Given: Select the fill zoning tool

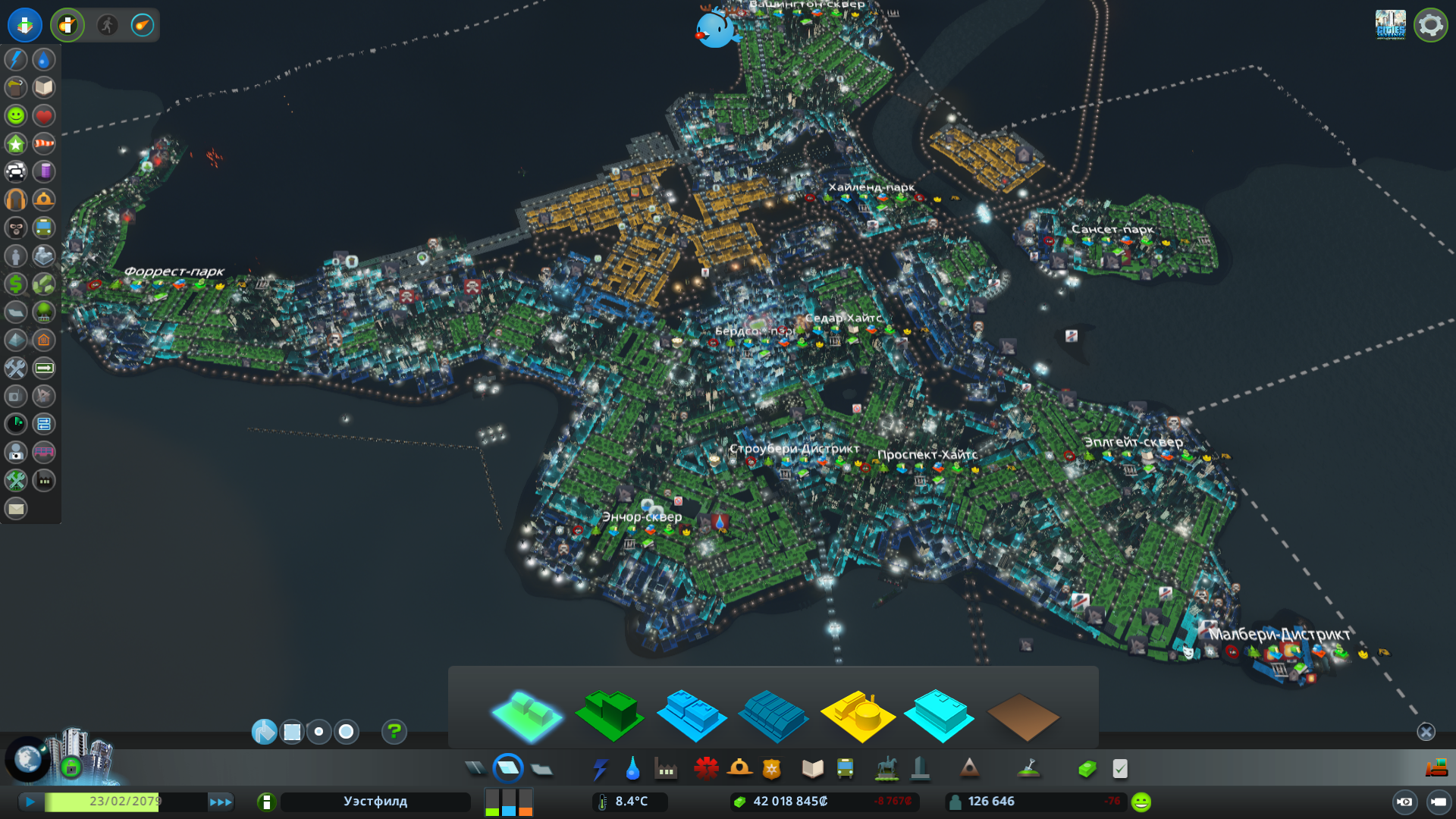Looking at the screenshot, I should [264, 732].
